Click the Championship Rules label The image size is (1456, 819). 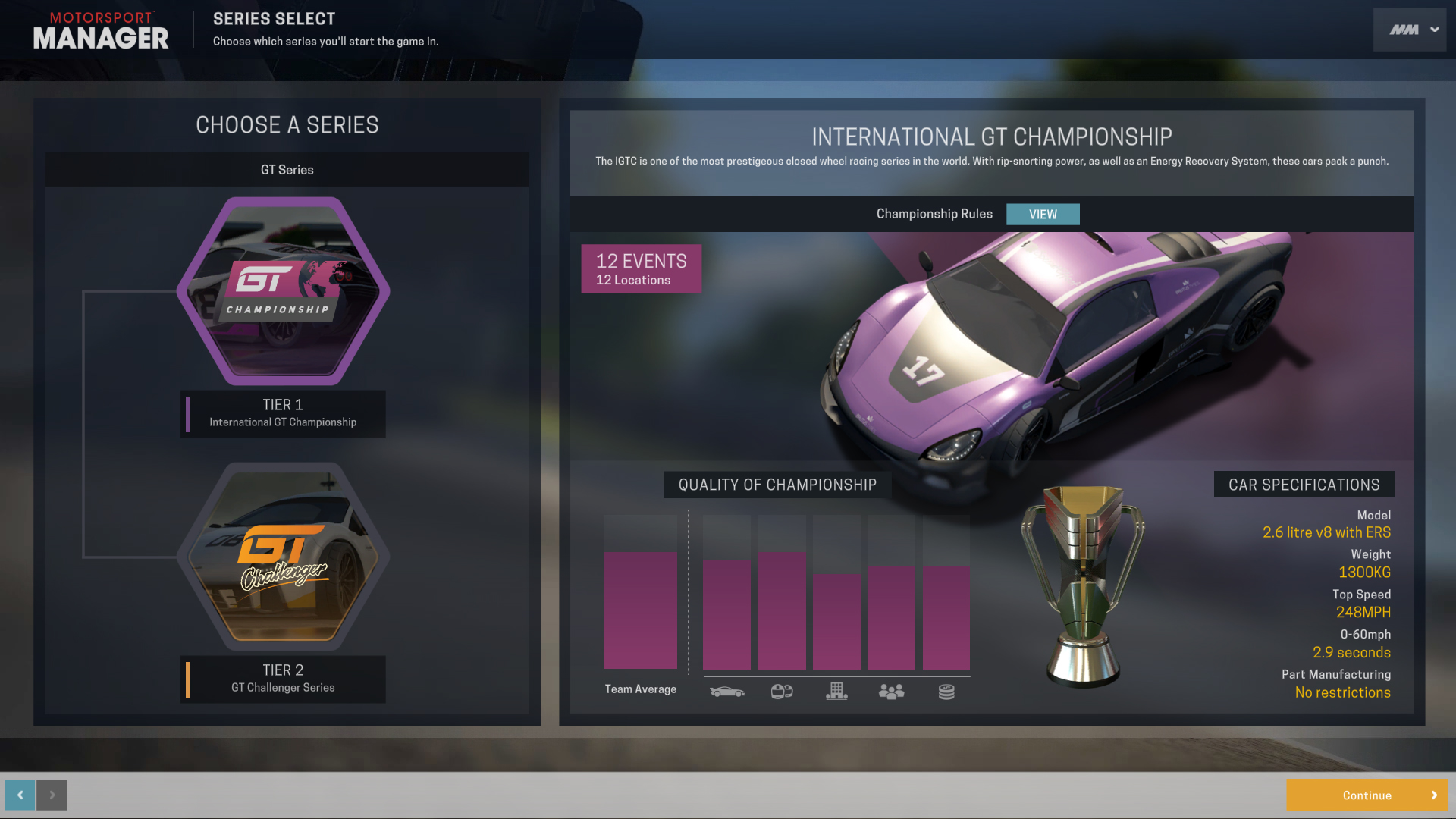[934, 214]
